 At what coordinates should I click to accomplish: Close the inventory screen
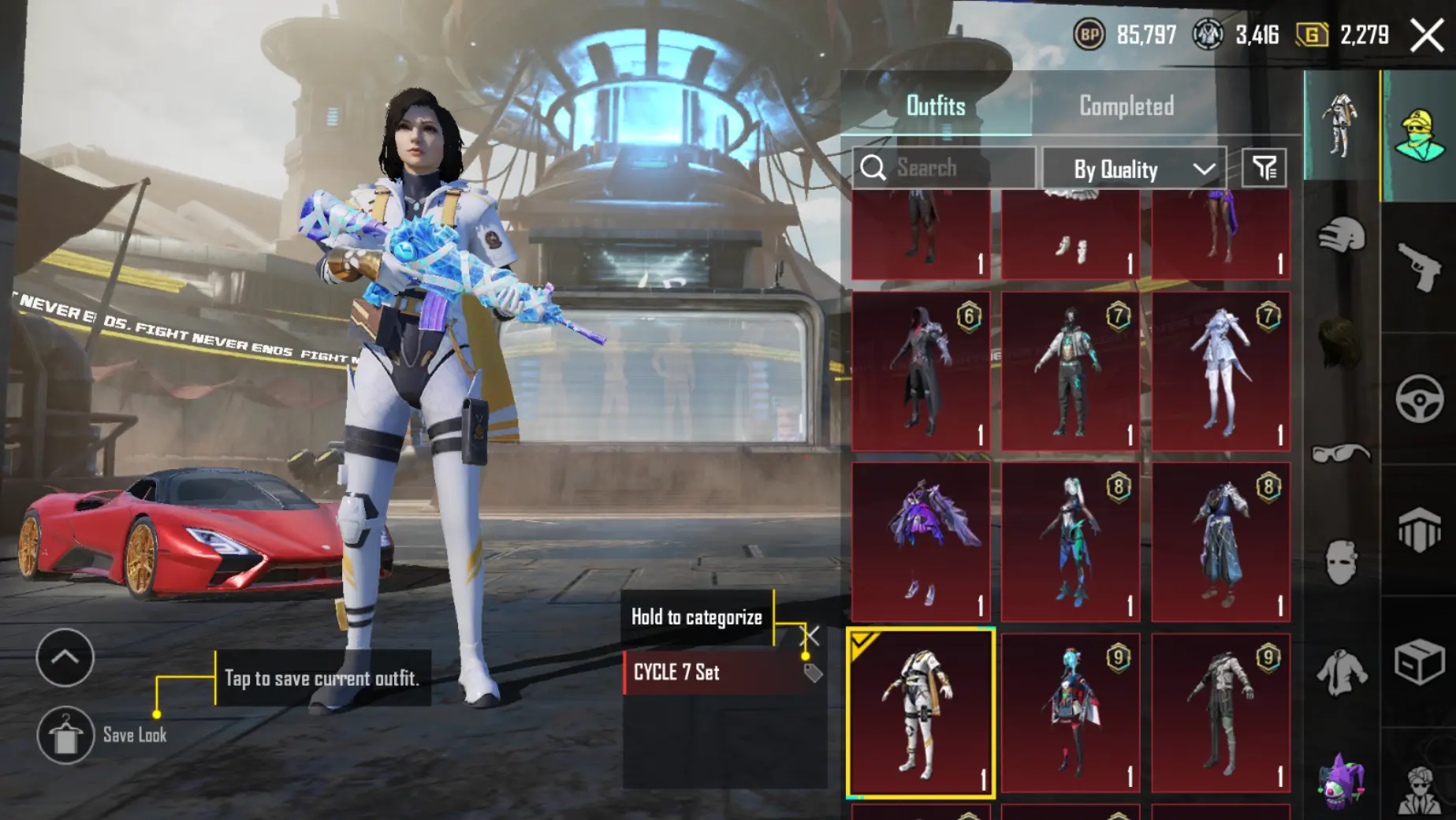point(1426,35)
